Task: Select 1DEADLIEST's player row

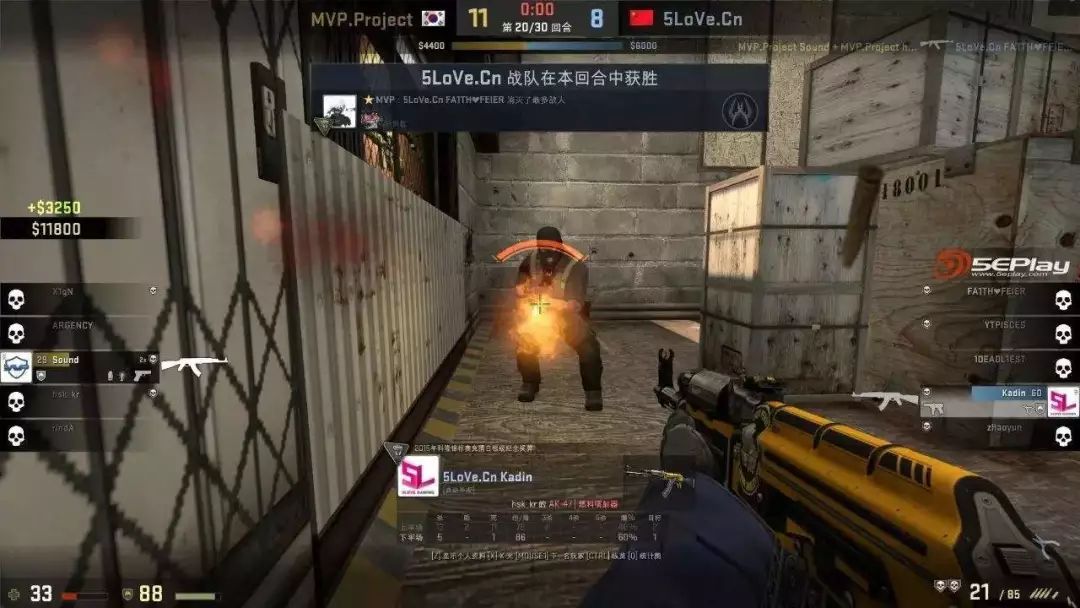Action: click(x=1000, y=360)
